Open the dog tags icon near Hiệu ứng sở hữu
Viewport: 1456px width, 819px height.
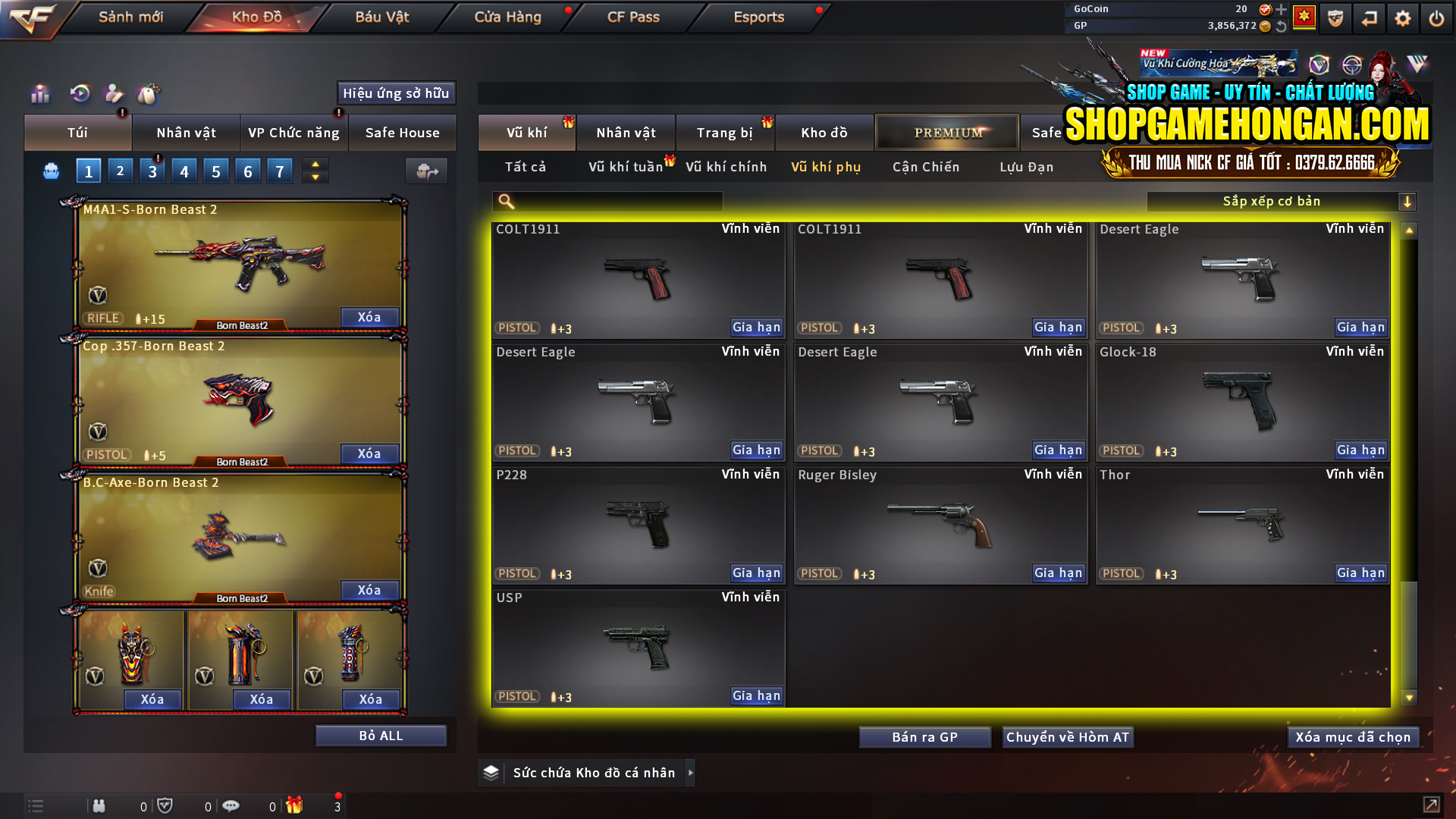tap(149, 94)
